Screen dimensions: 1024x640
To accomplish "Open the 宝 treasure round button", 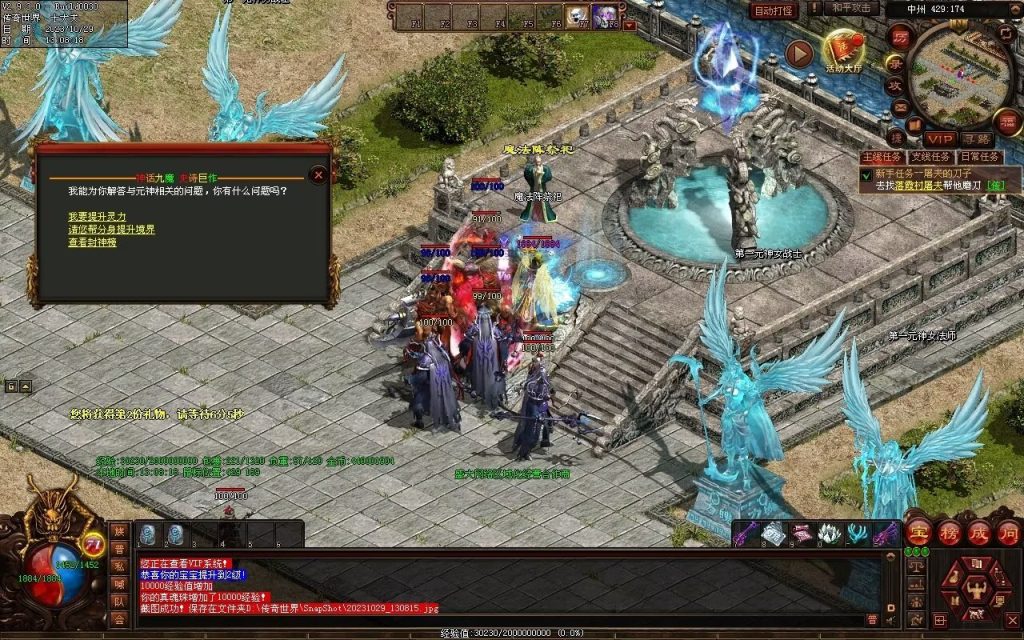I will [918, 531].
